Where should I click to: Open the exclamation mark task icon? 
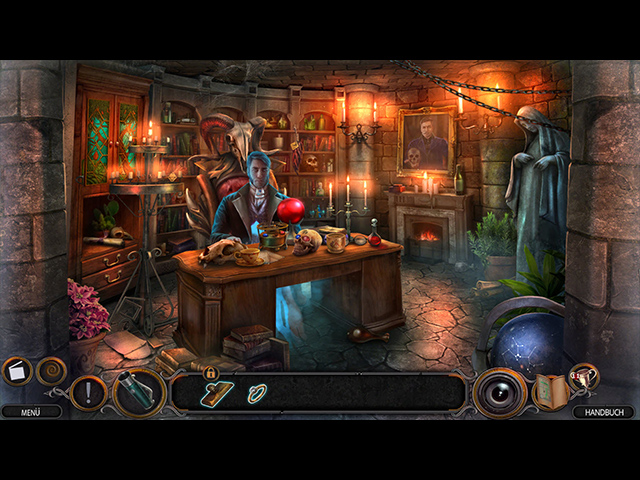(x=88, y=392)
